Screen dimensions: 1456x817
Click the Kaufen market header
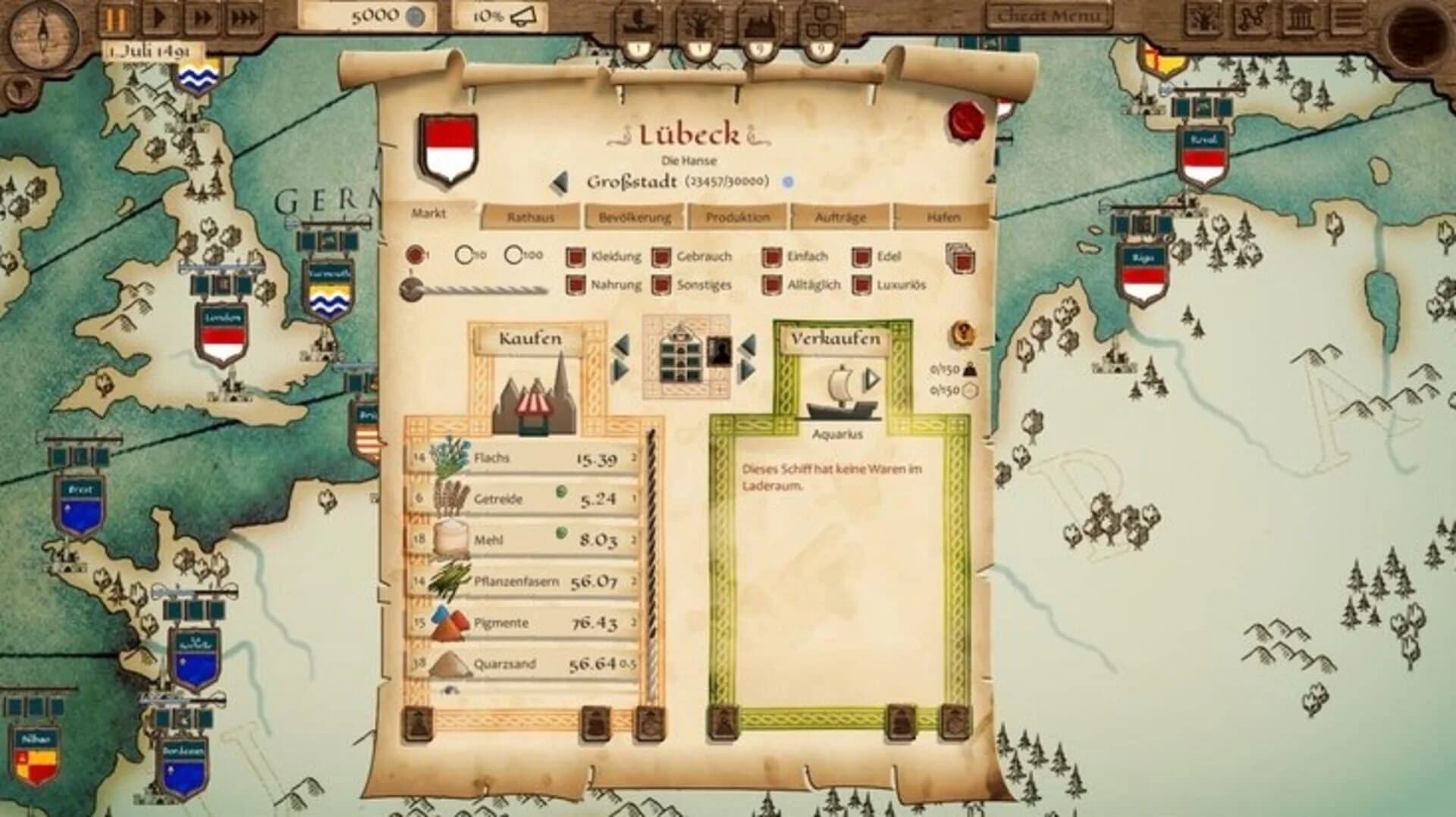coord(531,338)
